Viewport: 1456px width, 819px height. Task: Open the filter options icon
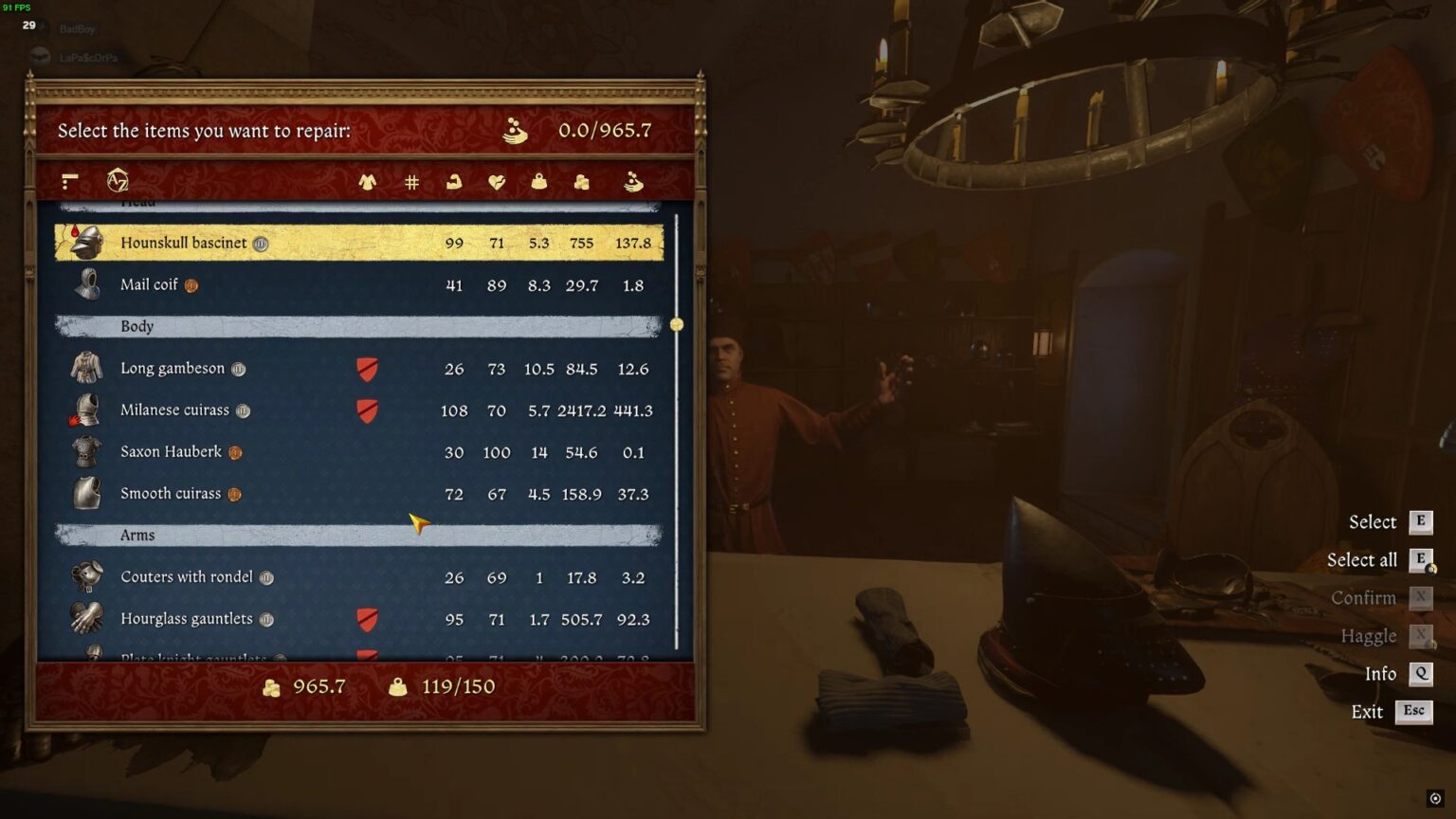pyautogui.click(x=67, y=180)
